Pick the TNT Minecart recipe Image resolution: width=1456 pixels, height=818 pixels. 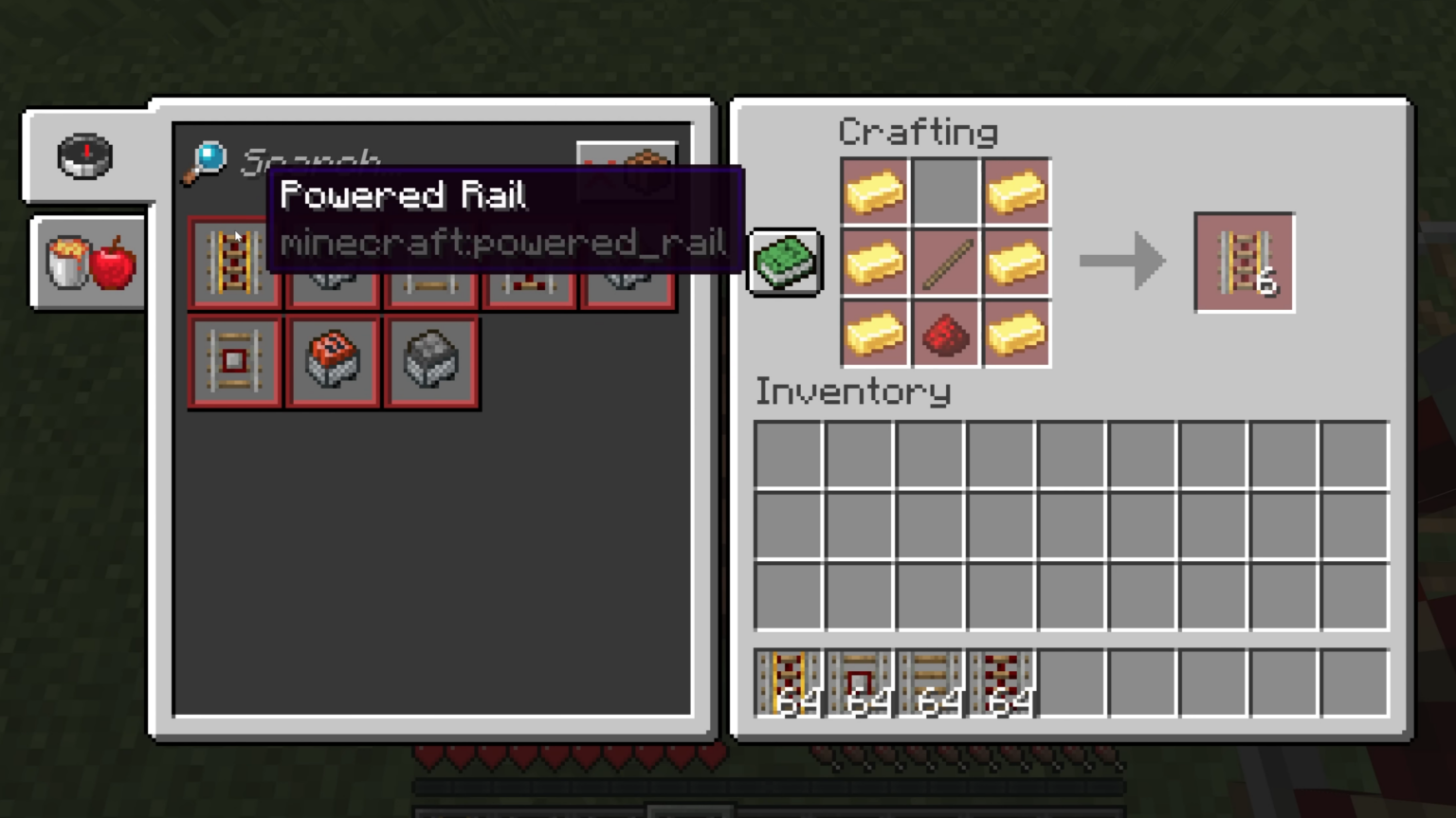click(x=333, y=362)
